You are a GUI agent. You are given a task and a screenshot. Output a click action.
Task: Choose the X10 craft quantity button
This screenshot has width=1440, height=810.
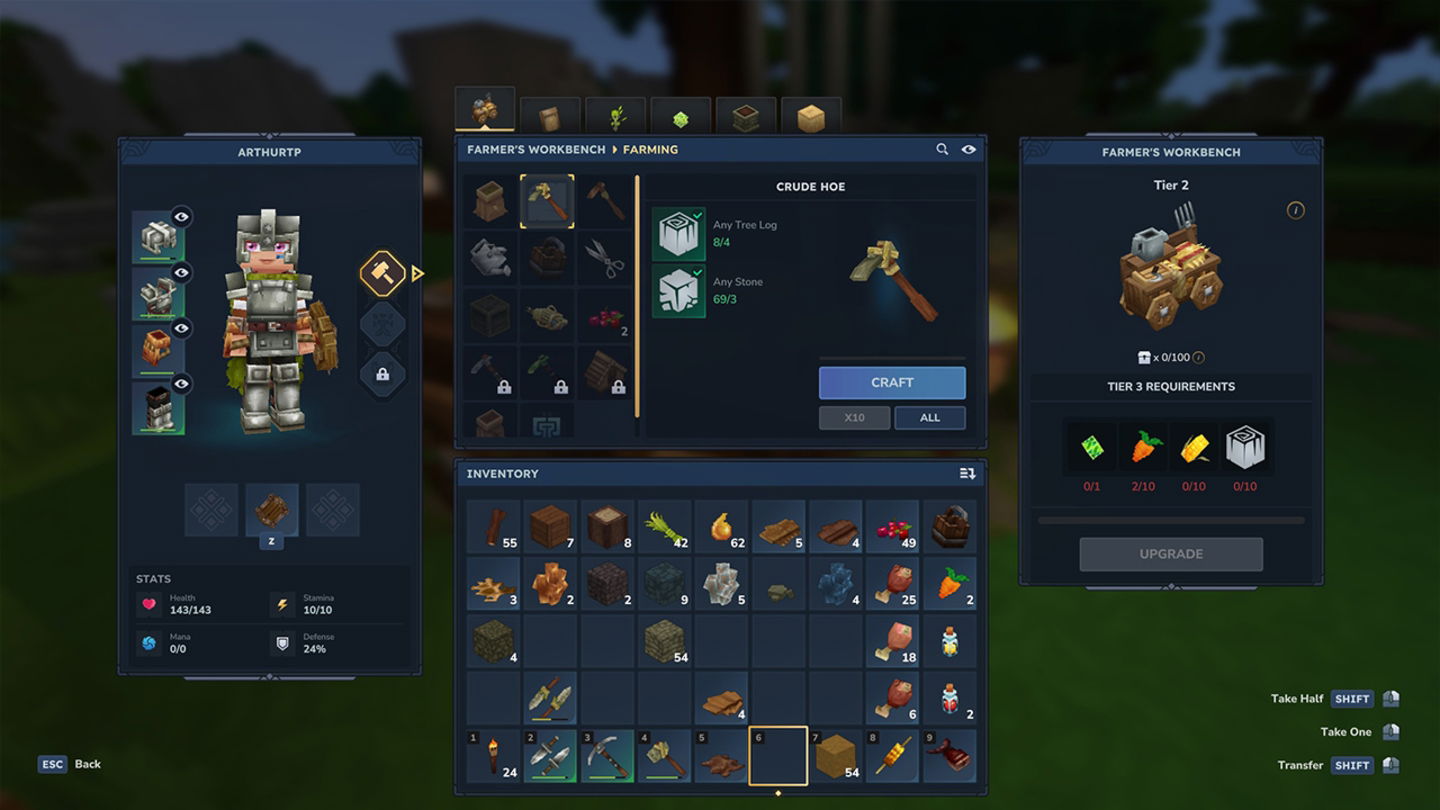(x=854, y=418)
